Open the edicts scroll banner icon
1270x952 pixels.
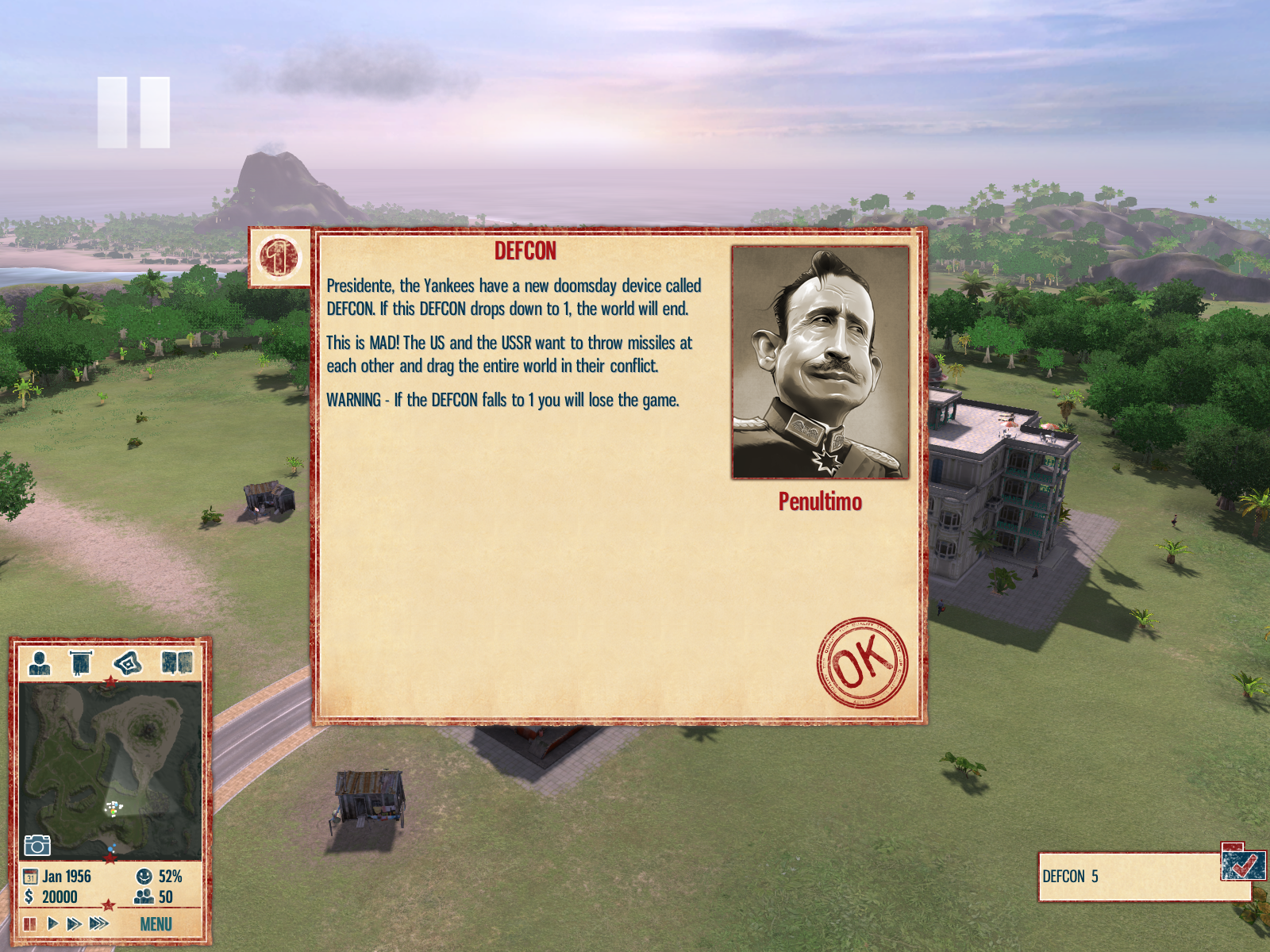click(x=81, y=662)
